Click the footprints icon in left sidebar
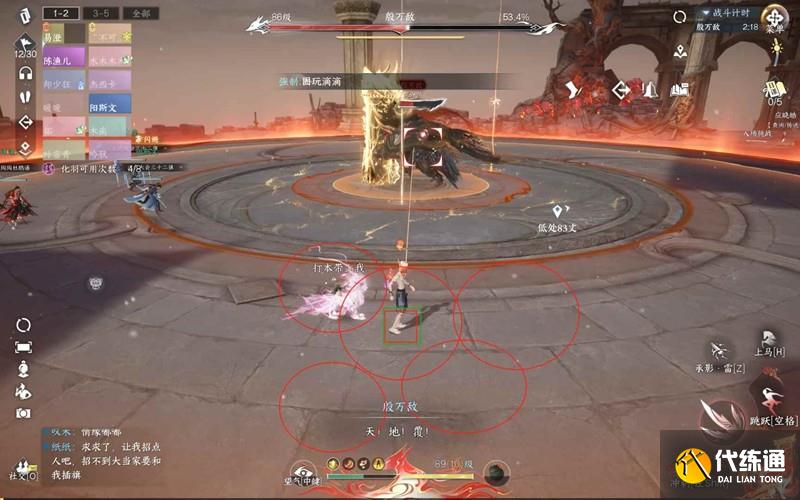Image resolution: width=800 pixels, height=500 pixels. coord(25,98)
